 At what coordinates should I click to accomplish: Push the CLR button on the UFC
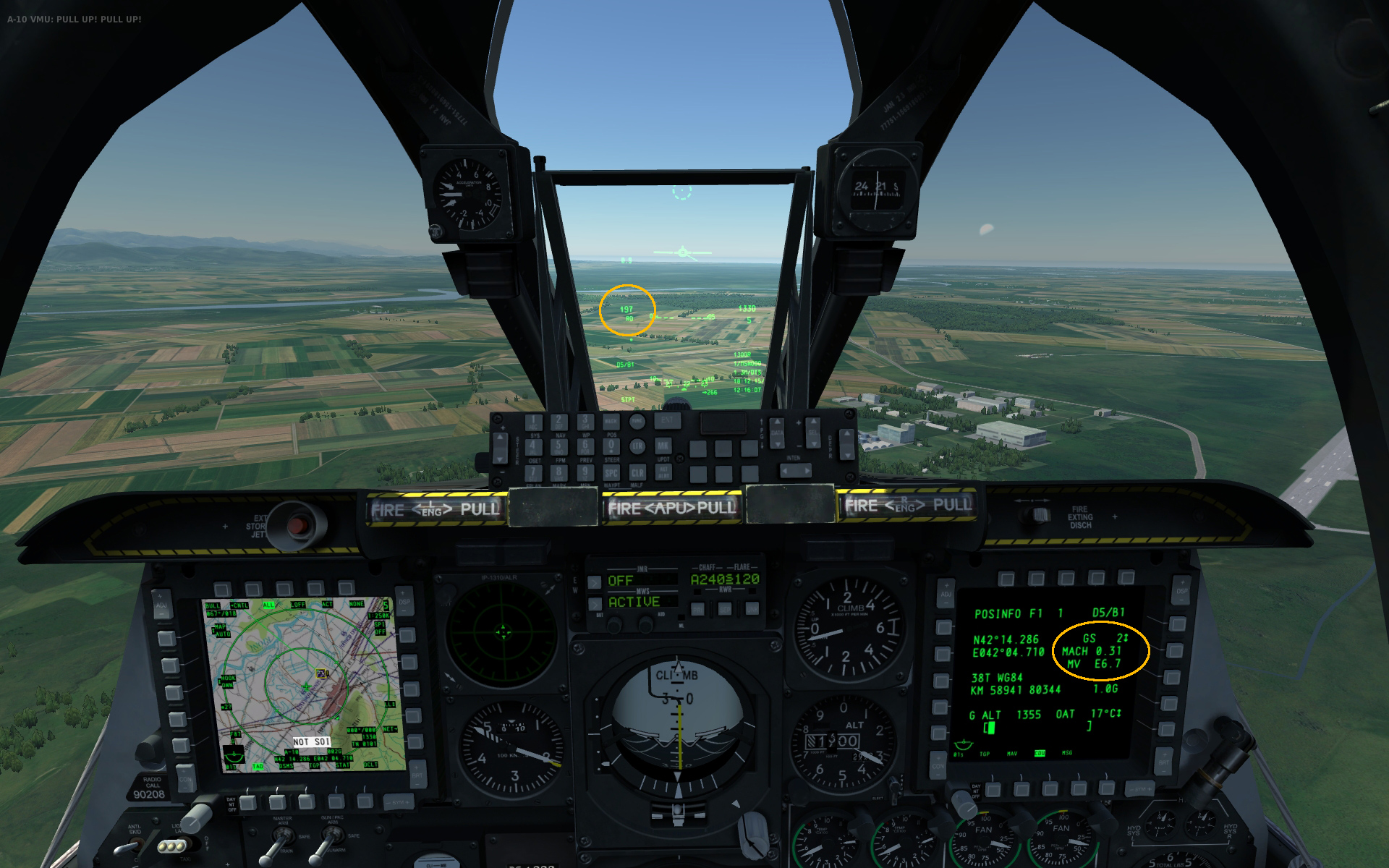coord(637,472)
